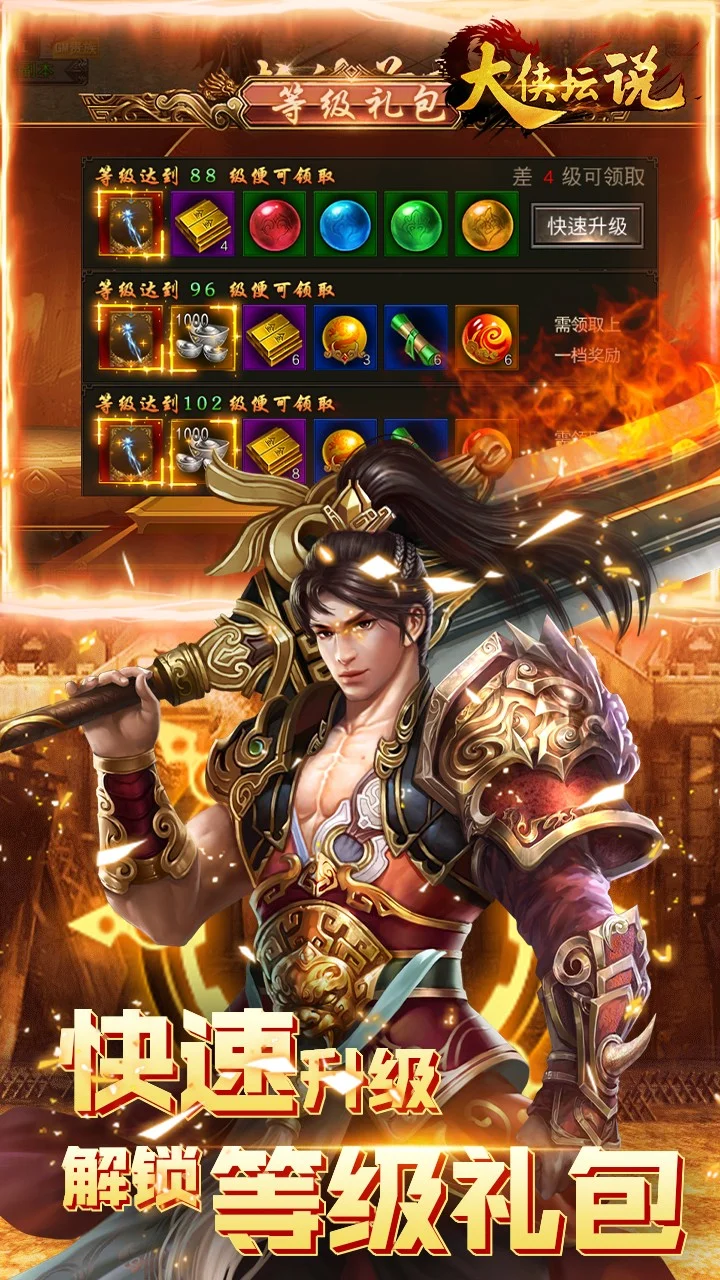Screen dimensions: 720x1280
Task: Inspect the level 102 glowing sword reward
Action: [x=131, y=448]
